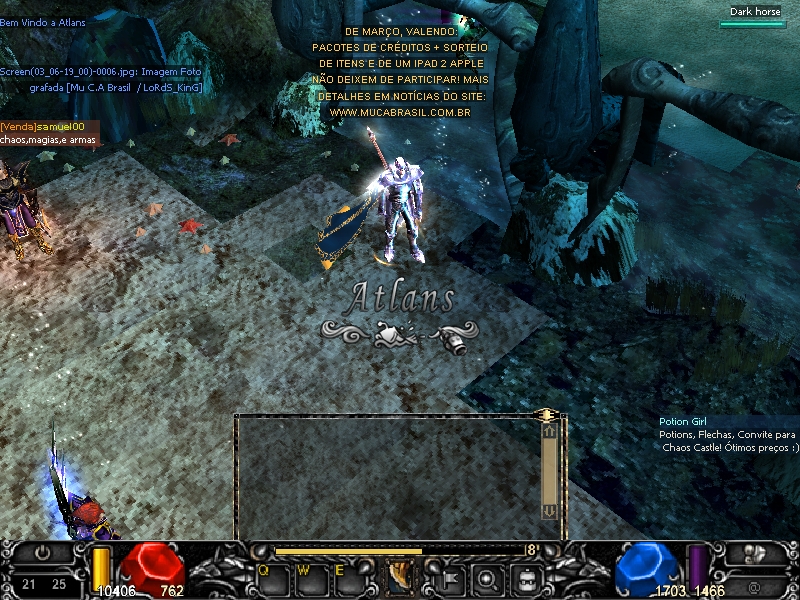Click the magnifying glass button
The image size is (800, 600).
point(487,576)
